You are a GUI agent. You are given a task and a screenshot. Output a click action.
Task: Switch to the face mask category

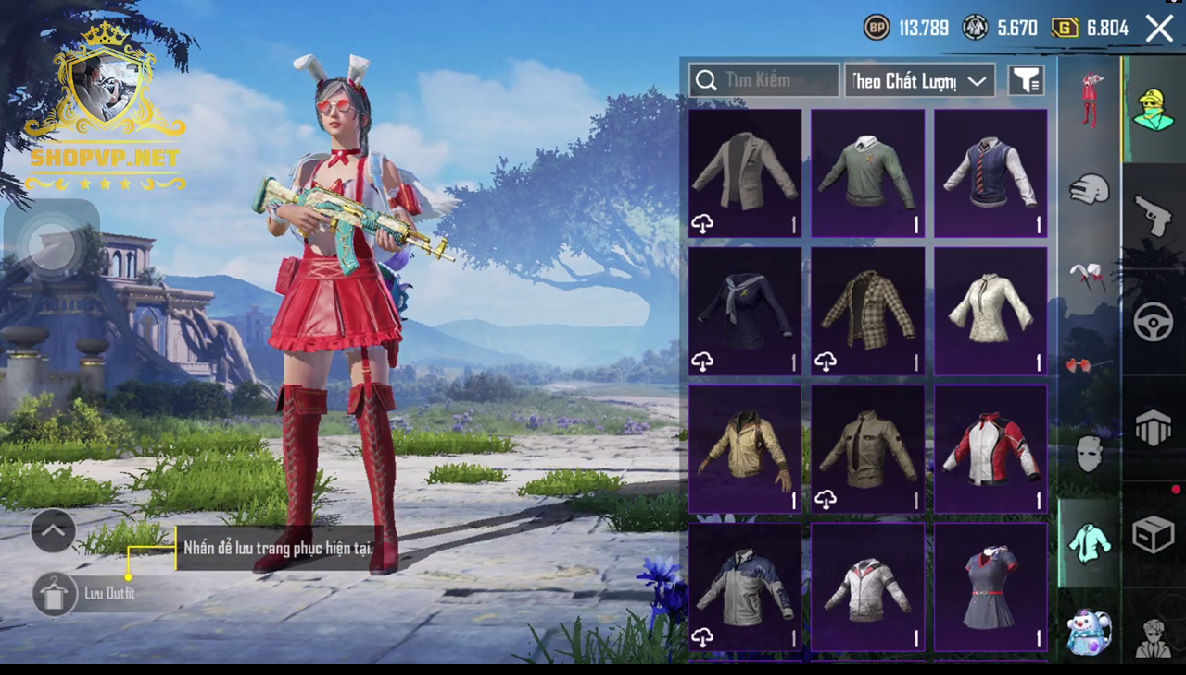pyautogui.click(x=1089, y=454)
